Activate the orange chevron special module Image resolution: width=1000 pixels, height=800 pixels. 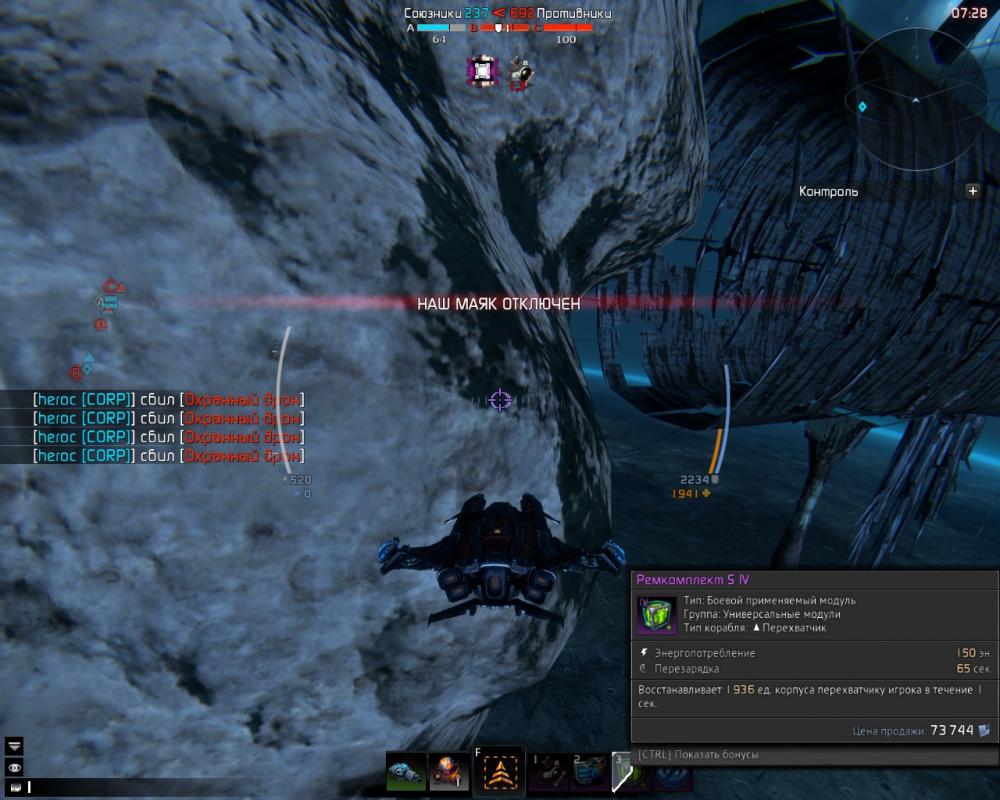pos(498,772)
